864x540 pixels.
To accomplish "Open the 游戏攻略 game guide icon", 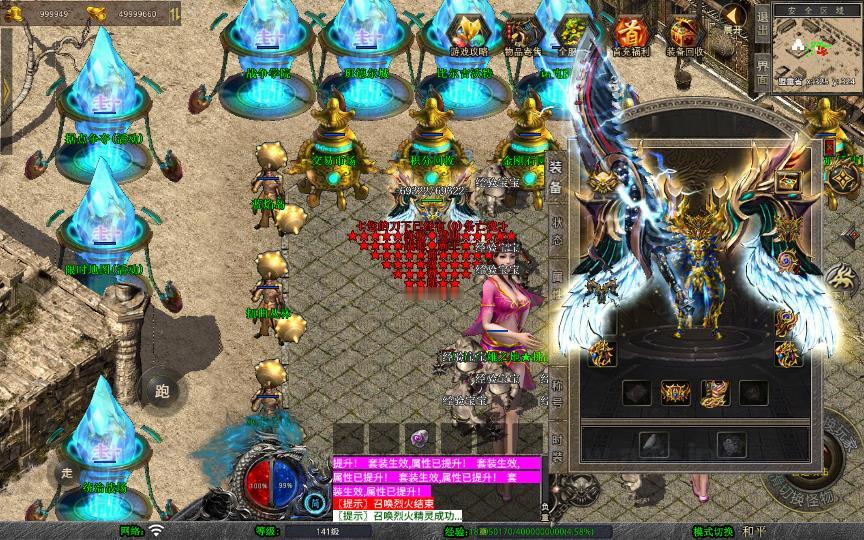I will coord(468,36).
